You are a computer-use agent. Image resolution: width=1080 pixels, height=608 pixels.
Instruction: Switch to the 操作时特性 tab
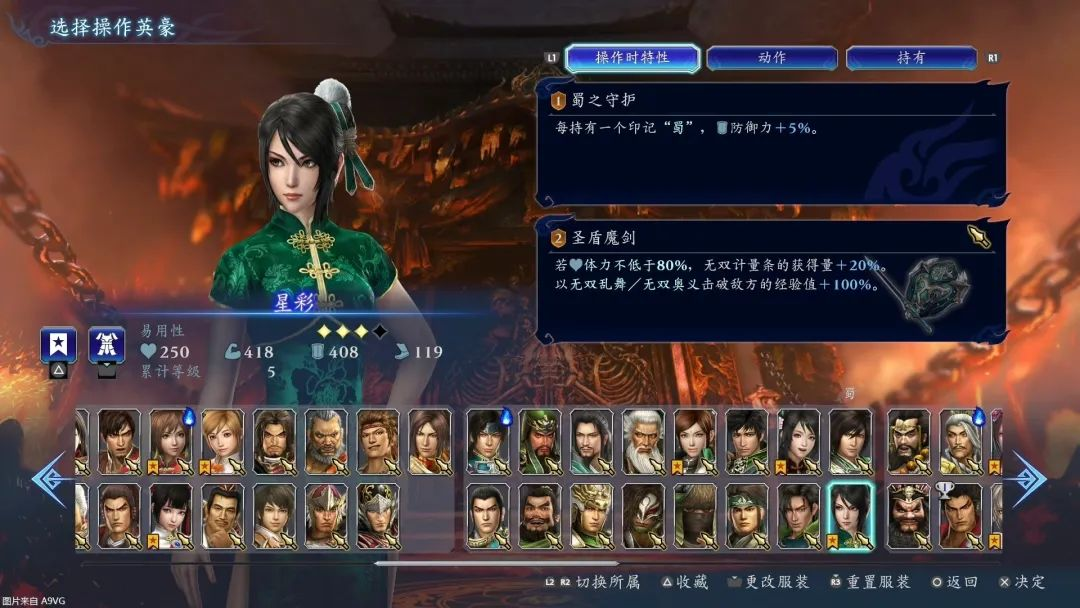tap(632, 58)
